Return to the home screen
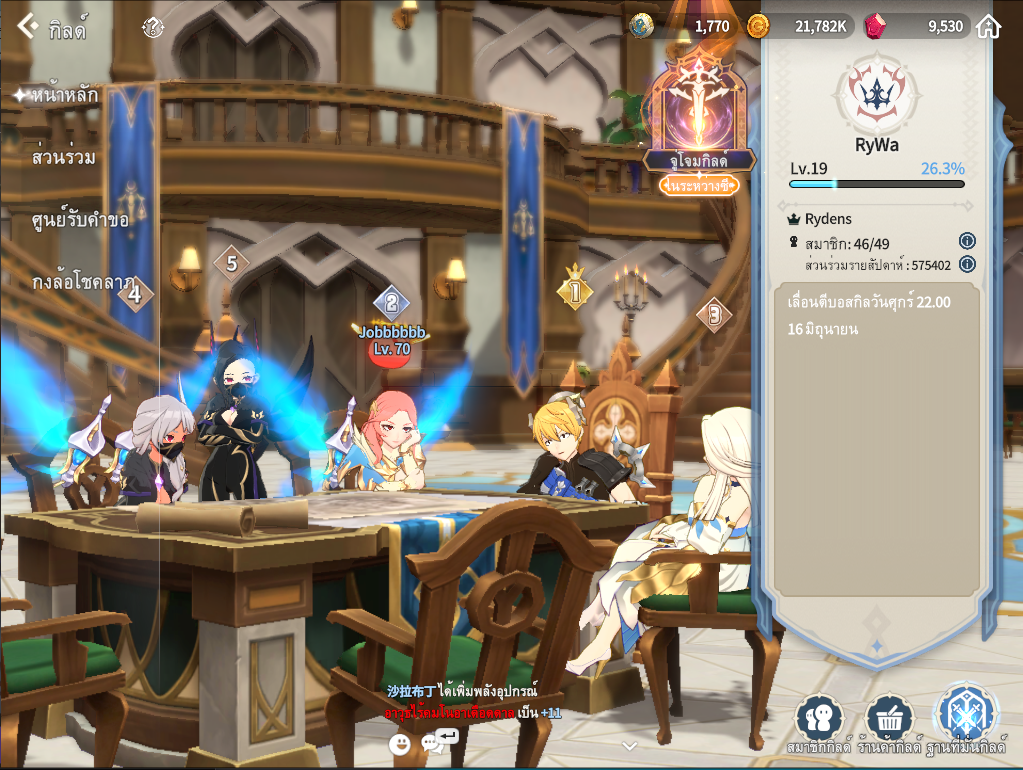 (x=988, y=27)
